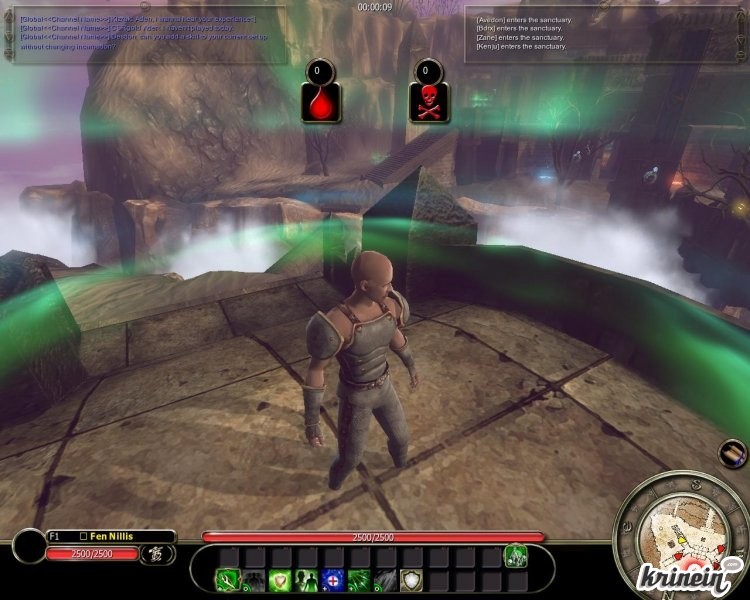Click the emblem icon beside Fen Nillis's health bar
750x600 pixels.
point(156,553)
